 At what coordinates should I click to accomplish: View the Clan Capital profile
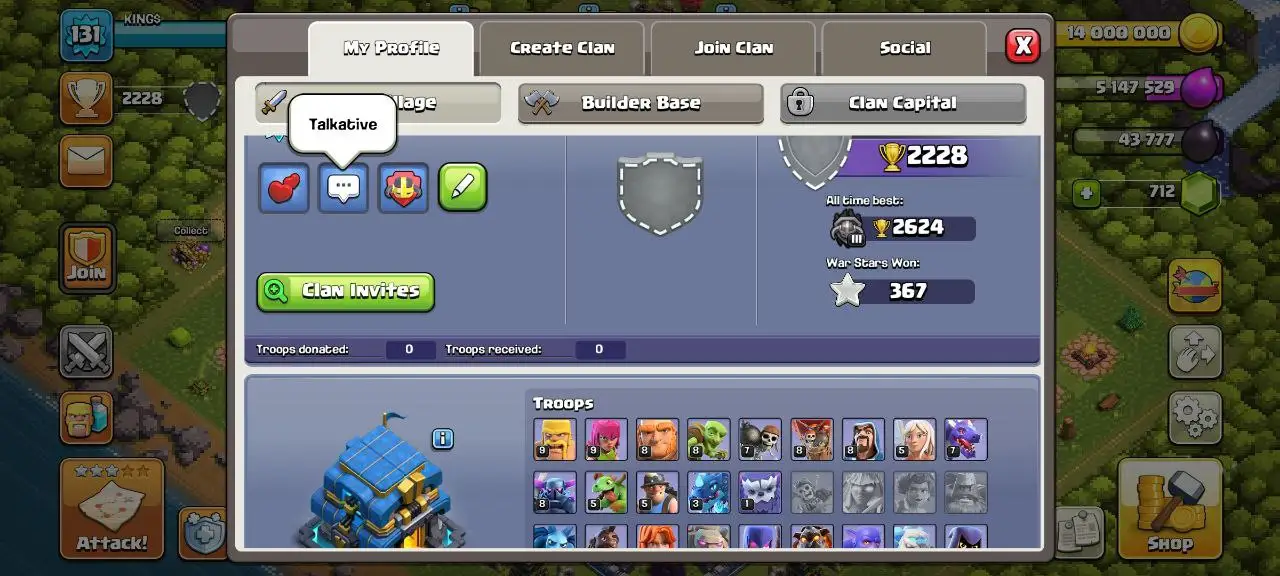[902, 103]
